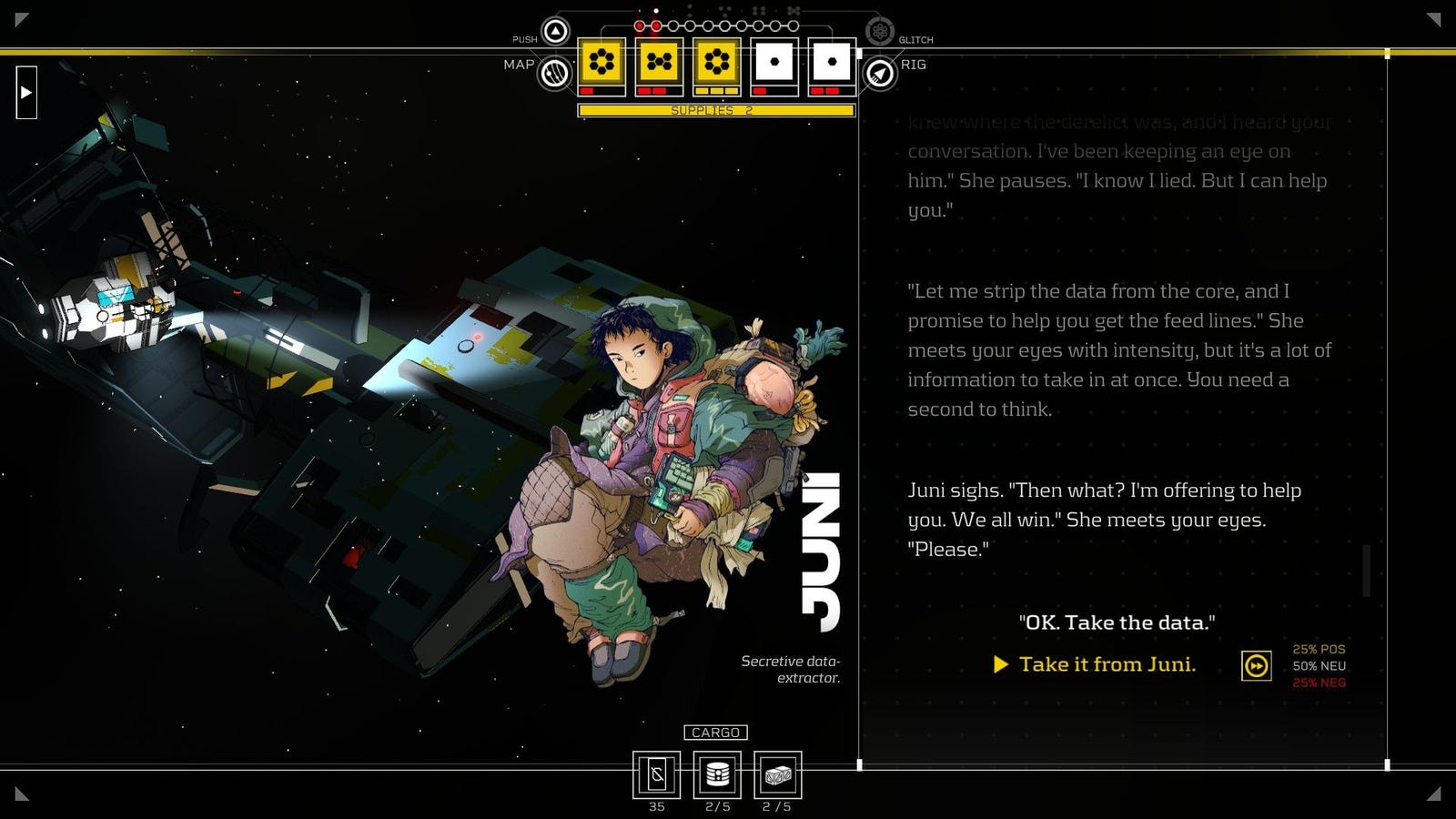The image size is (1456, 819).
Task: Click the Glitch icon
Action: (x=879, y=32)
